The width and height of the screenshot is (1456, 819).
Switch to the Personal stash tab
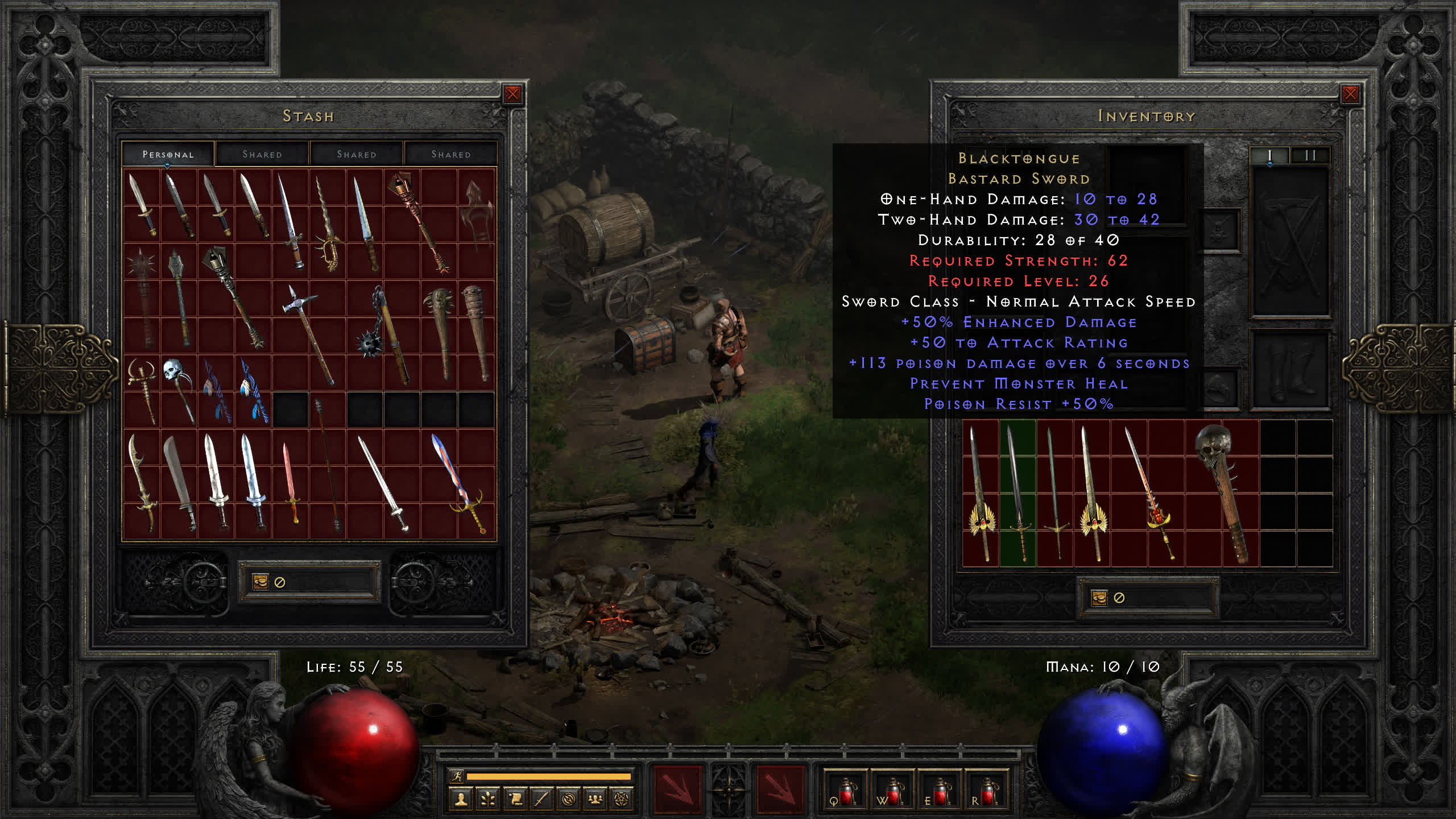[168, 154]
